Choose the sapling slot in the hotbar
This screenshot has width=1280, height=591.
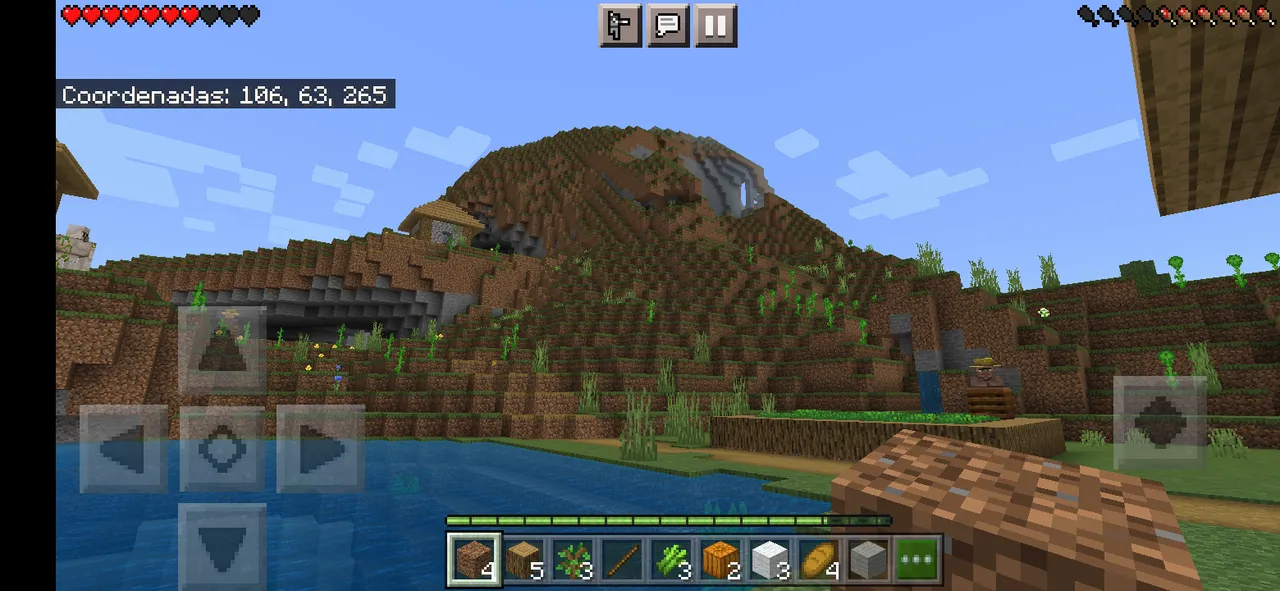tap(572, 559)
